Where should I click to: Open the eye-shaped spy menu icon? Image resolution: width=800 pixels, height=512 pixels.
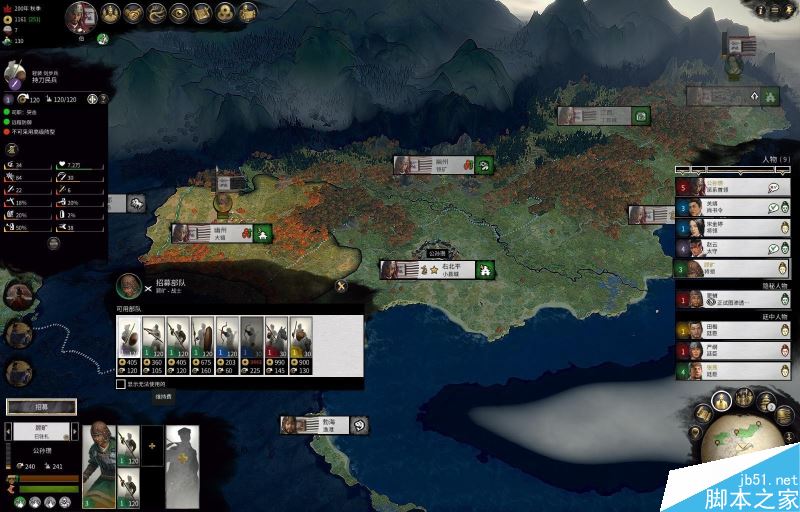point(180,13)
